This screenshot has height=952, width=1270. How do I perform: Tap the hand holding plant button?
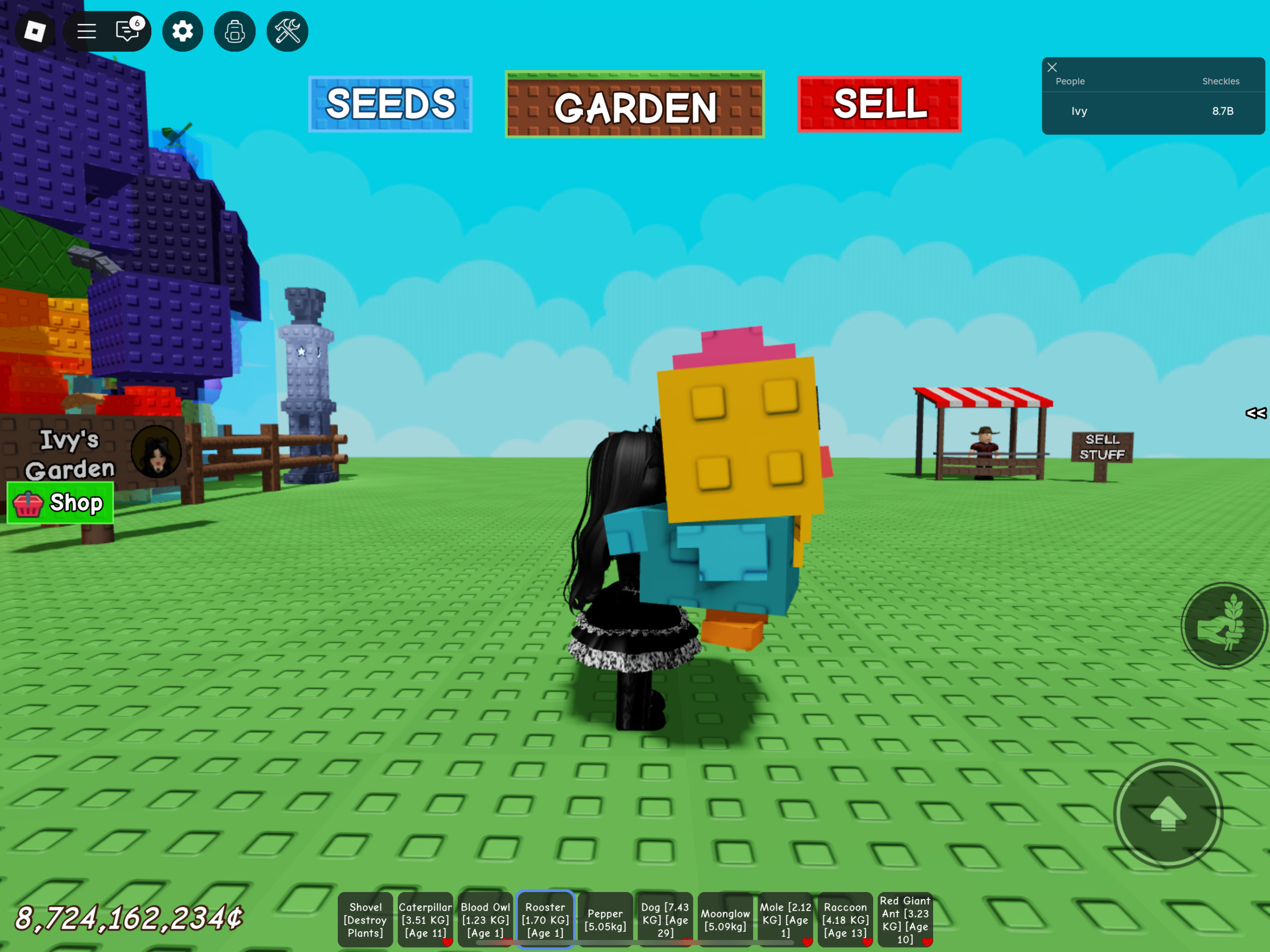click(1223, 625)
